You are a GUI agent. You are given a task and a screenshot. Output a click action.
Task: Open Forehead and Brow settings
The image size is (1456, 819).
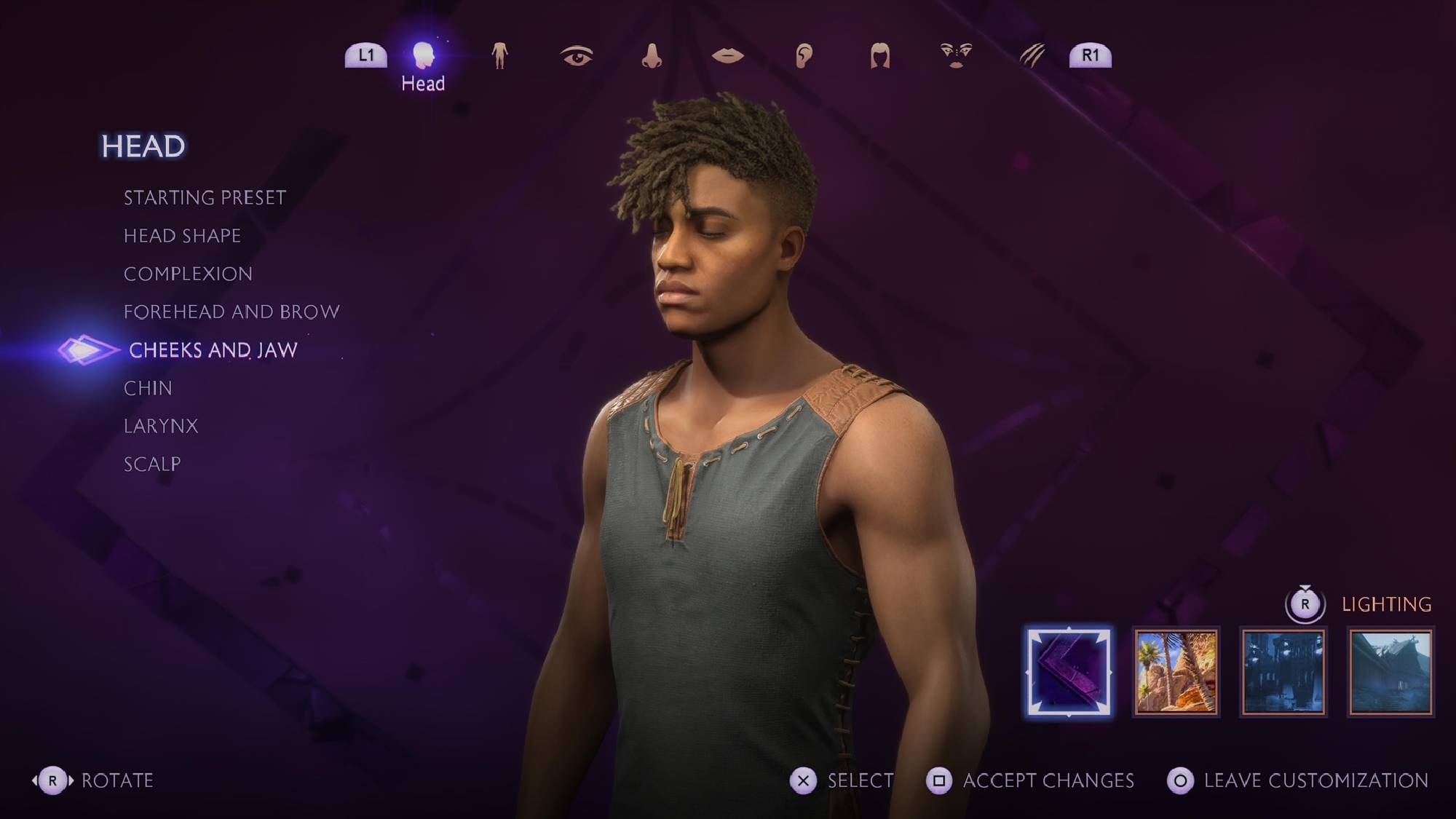click(x=232, y=312)
